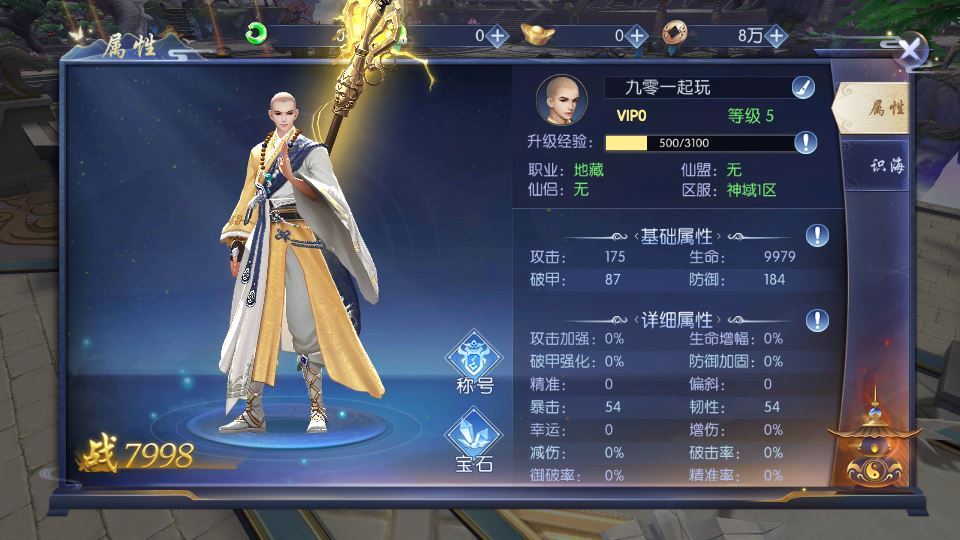The width and height of the screenshot is (960, 540).
Task: Show 详细属性 info tooltip
Action: 818,320
